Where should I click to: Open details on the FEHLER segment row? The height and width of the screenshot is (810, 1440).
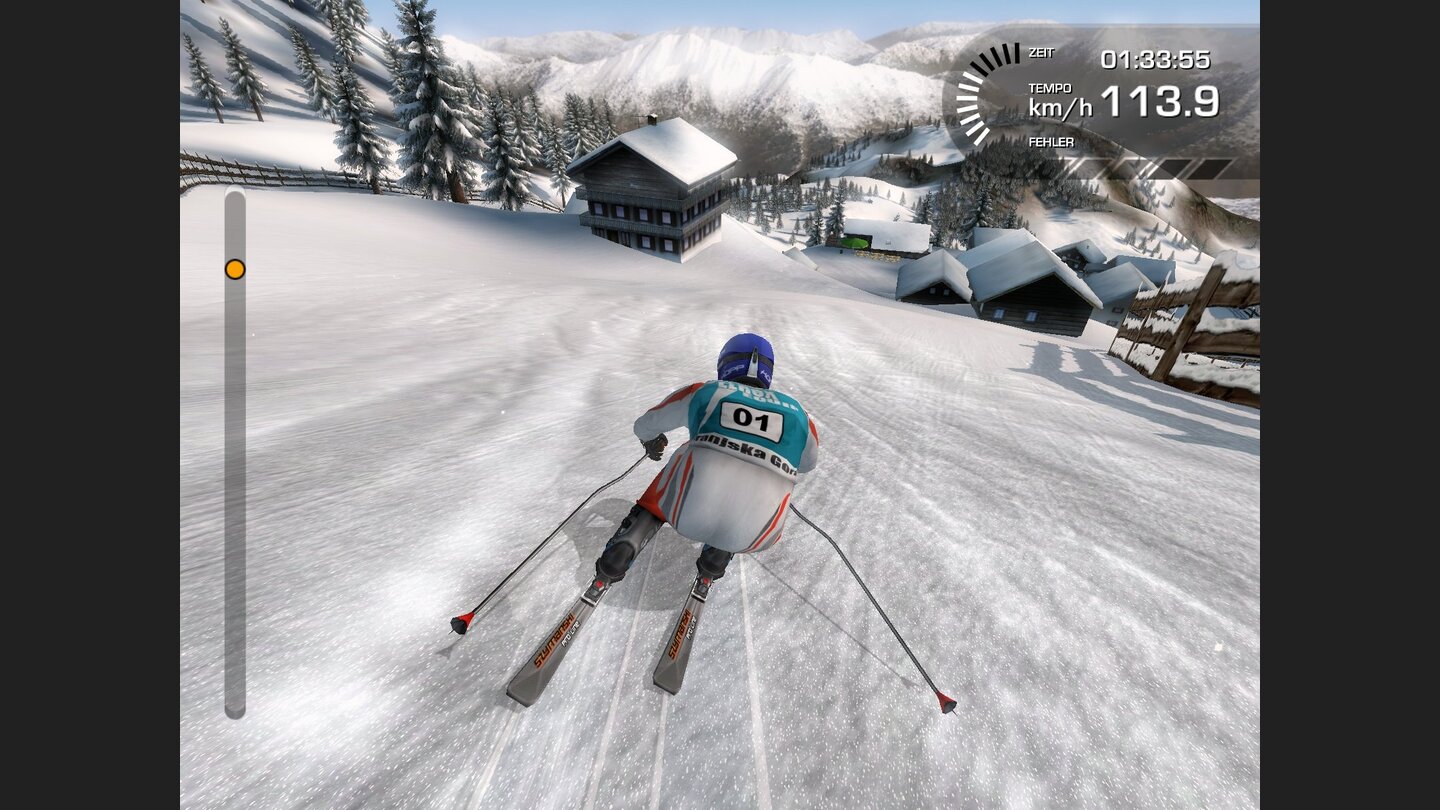coord(1150,168)
